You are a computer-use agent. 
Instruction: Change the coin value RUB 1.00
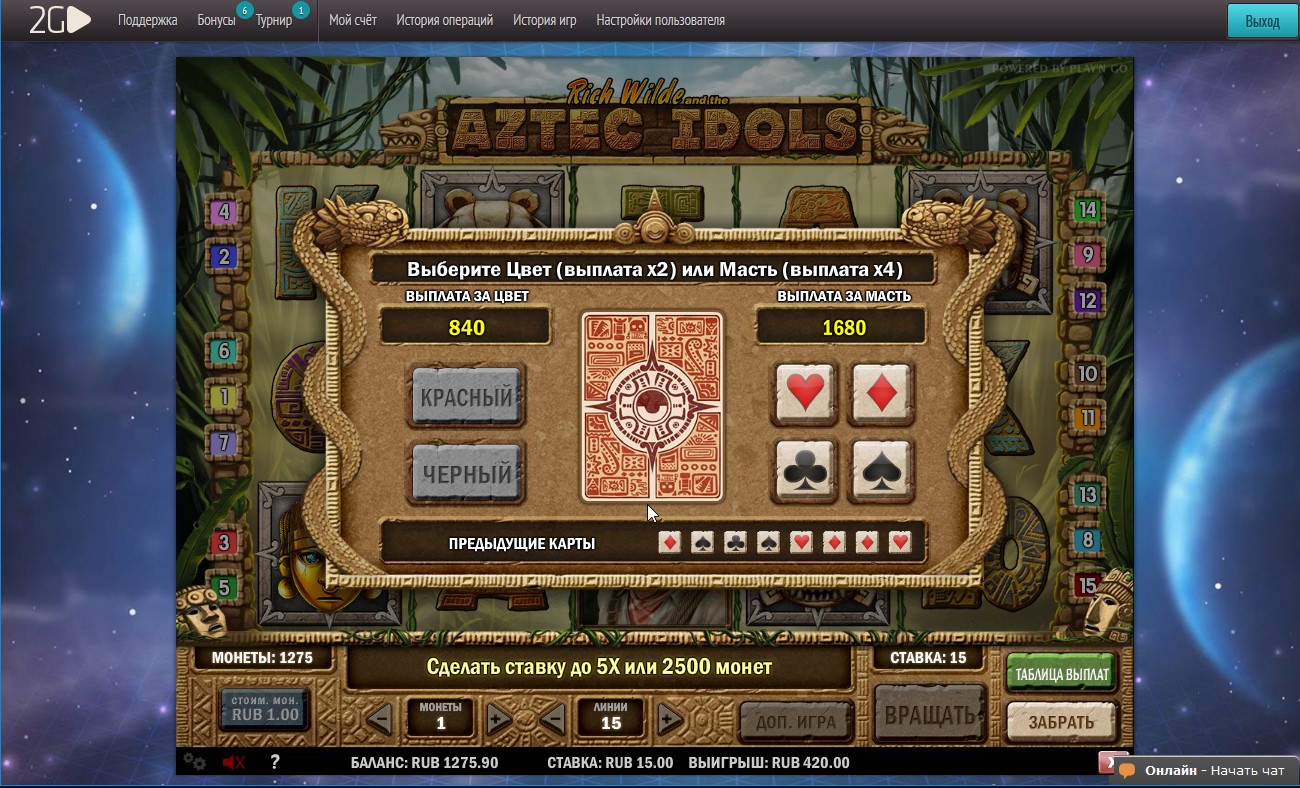tap(265, 709)
